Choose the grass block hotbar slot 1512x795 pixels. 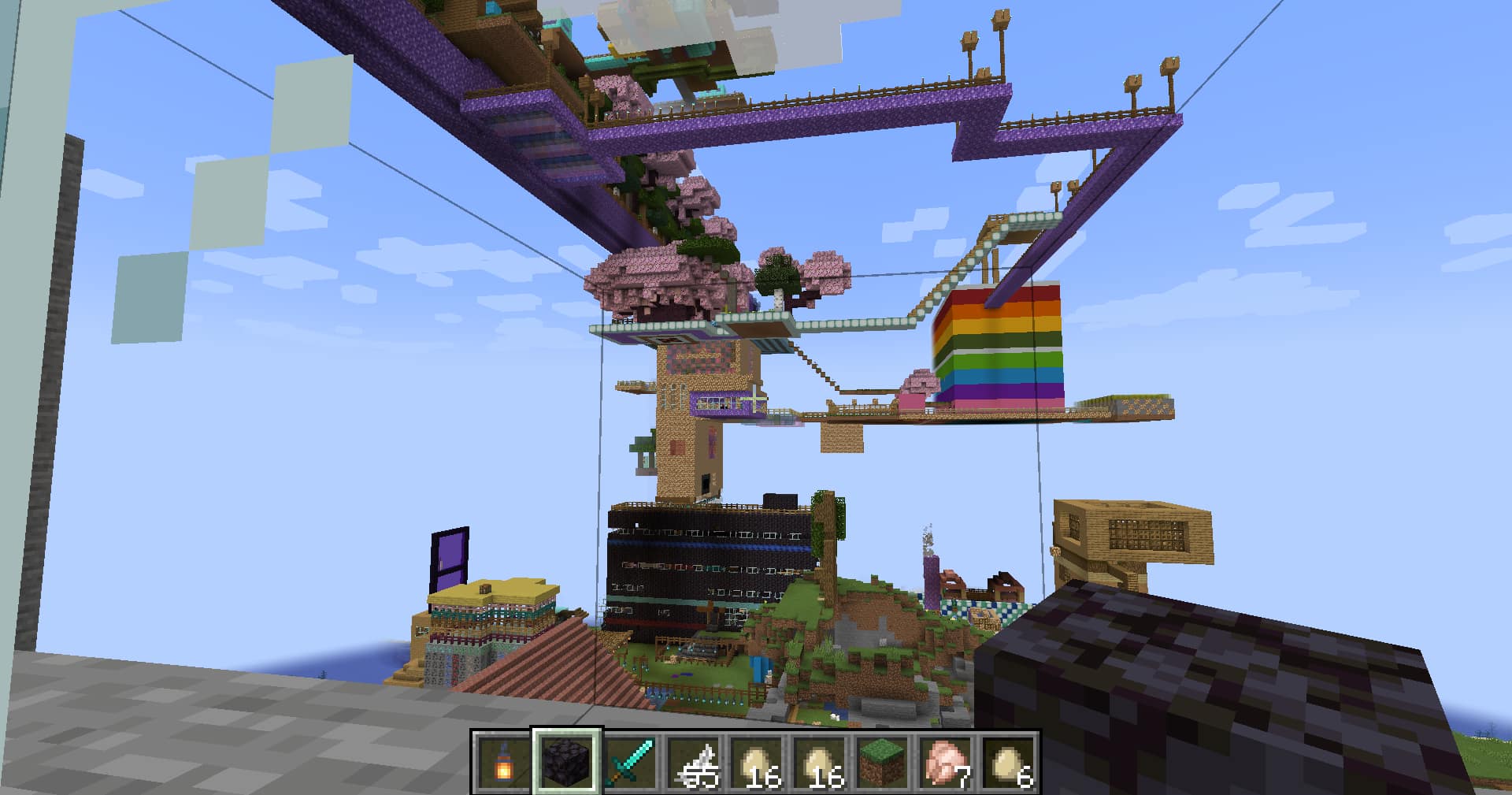(x=883, y=763)
